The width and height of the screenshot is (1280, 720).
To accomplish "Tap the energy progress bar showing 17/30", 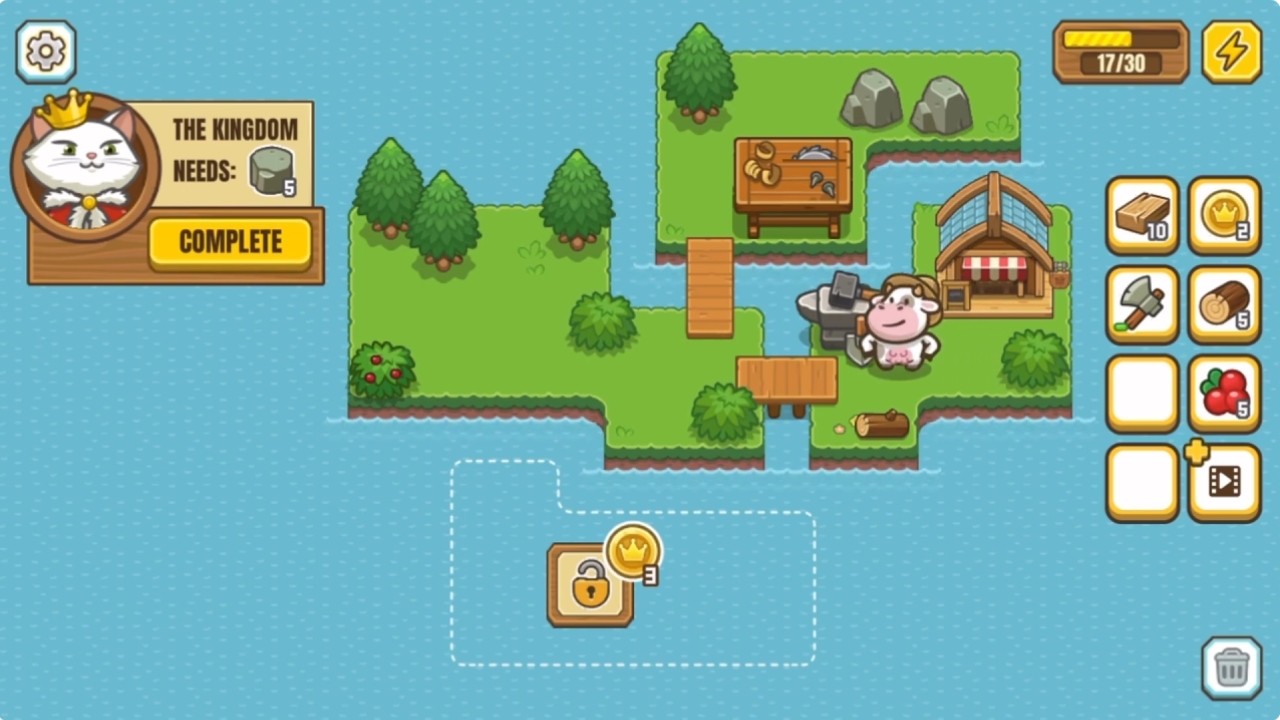I will (x=1120, y=51).
